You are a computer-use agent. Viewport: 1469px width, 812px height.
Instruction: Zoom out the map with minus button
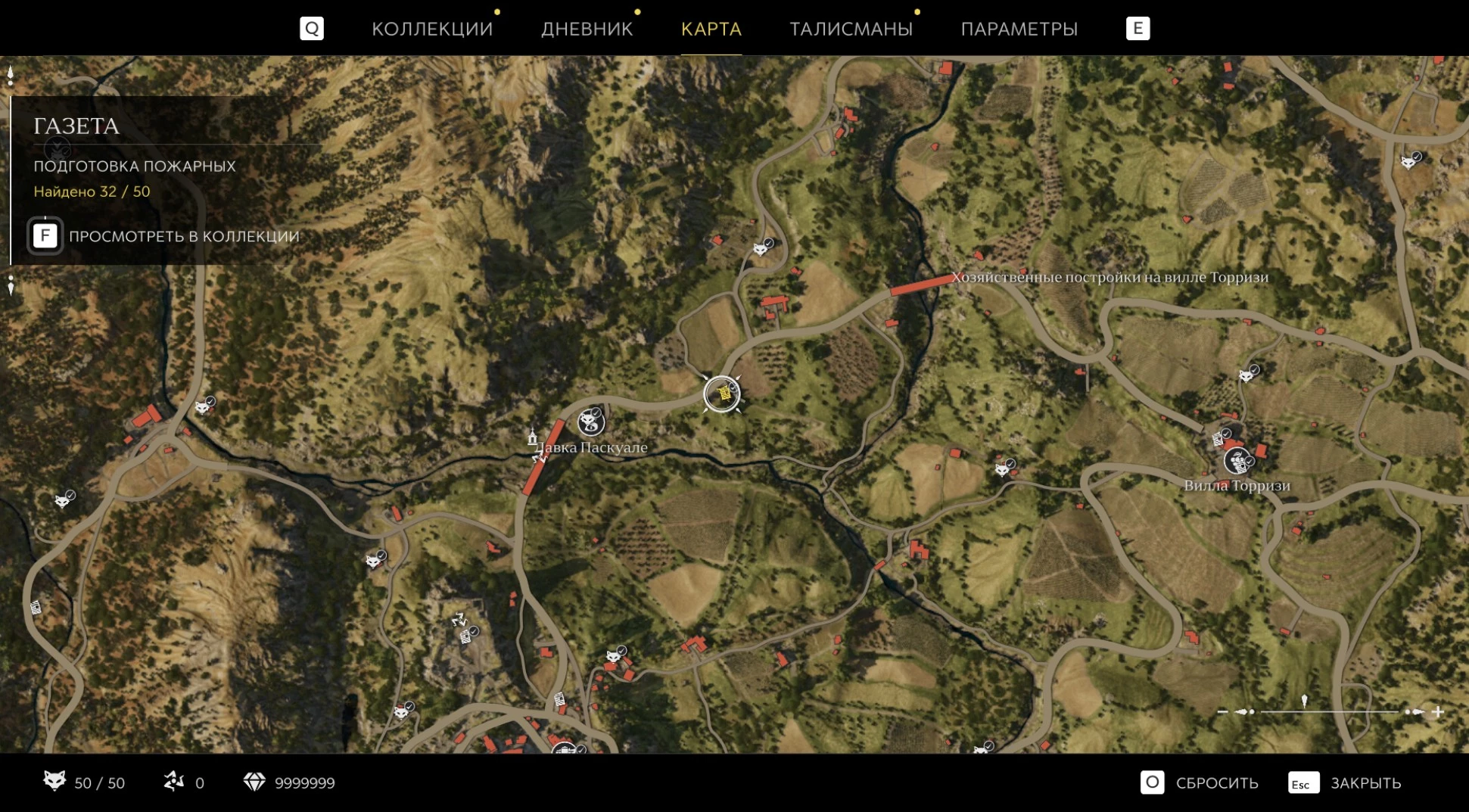(1222, 711)
